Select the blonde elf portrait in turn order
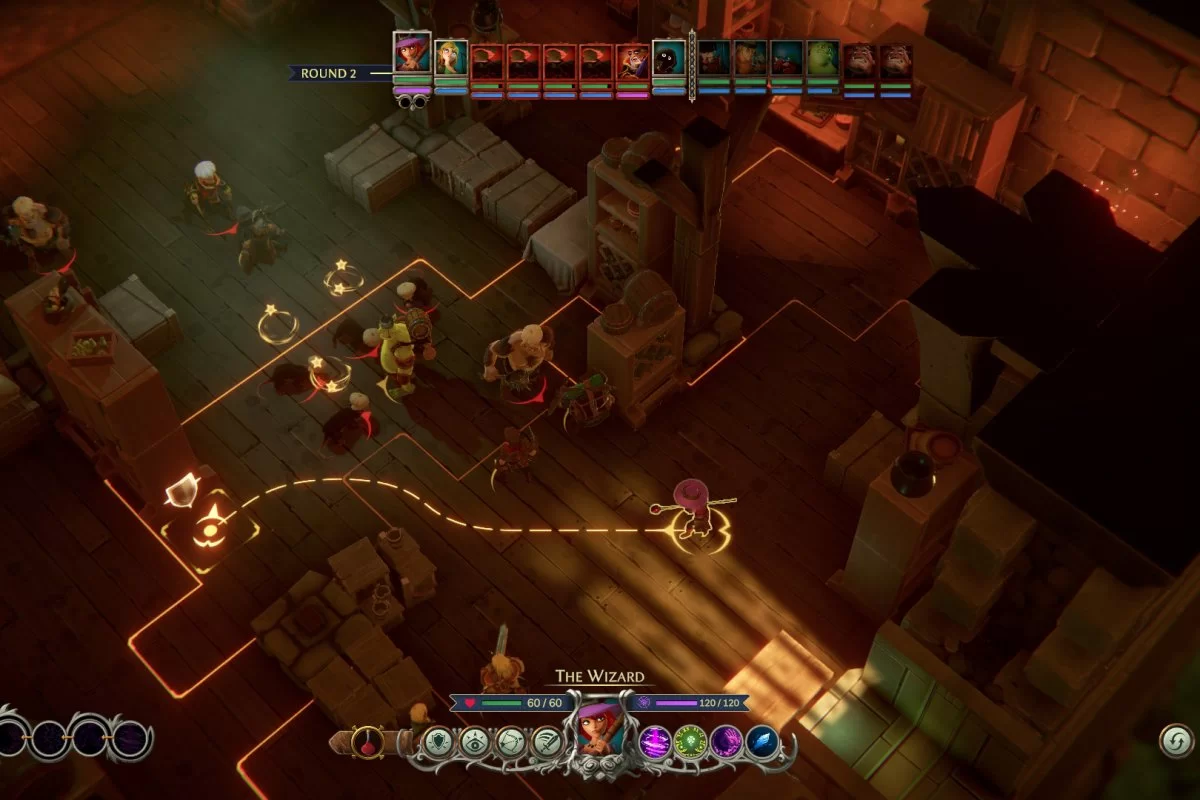 coord(451,60)
